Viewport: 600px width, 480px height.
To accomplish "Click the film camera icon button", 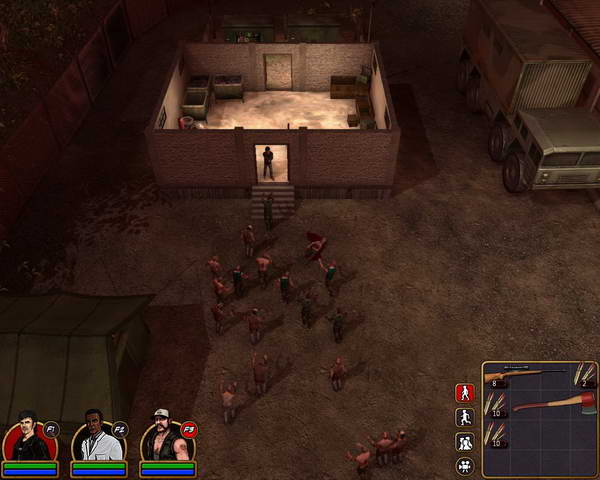I will [464, 466].
